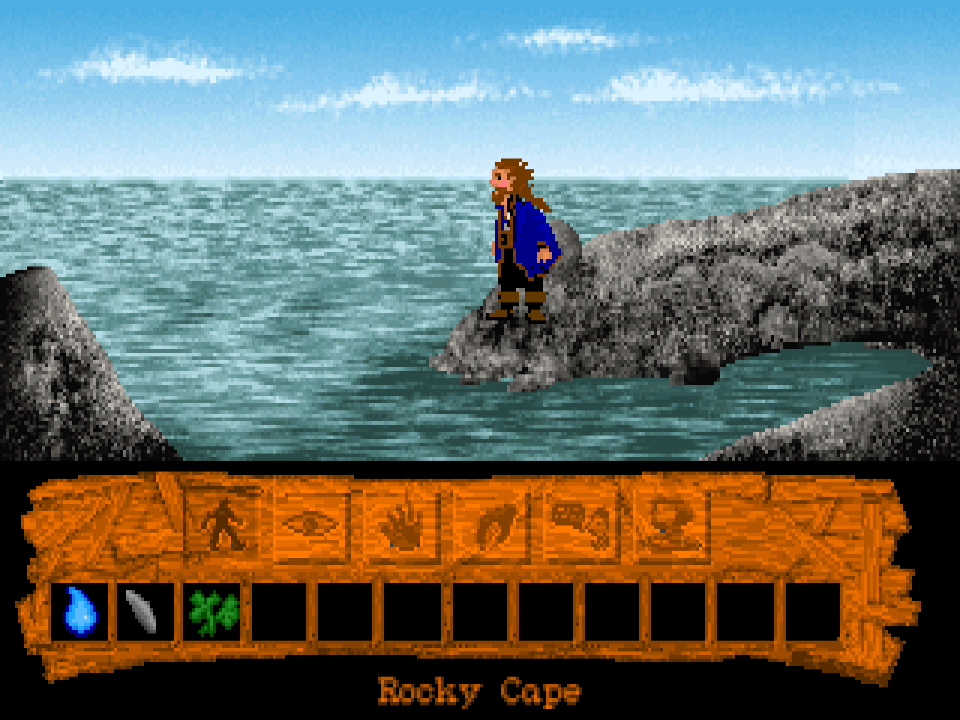This screenshot has height=720, width=960.
Task: Select the walking figure verb icon
Action: [222, 522]
